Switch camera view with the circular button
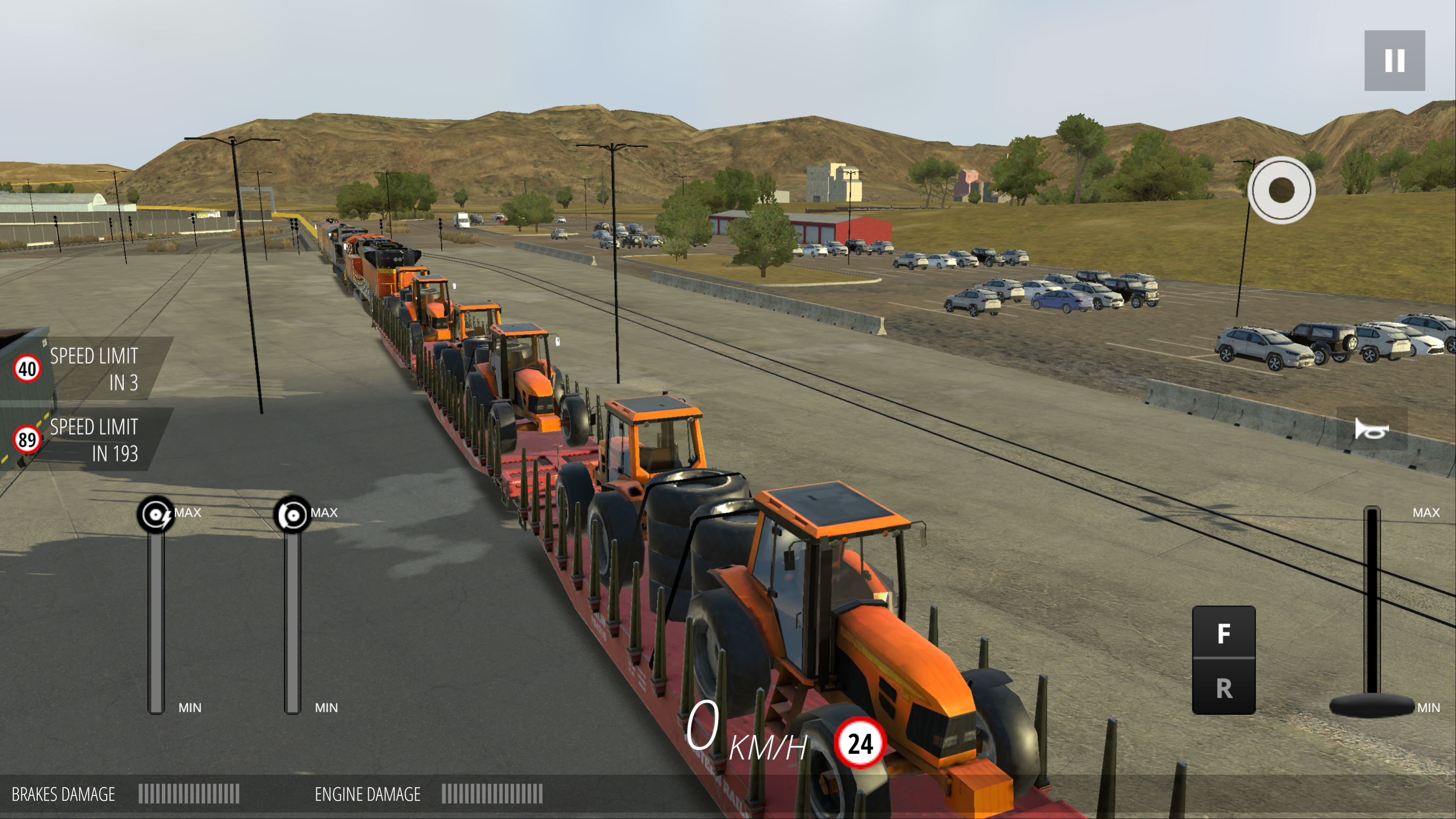Screen dimensions: 1456x819 tap(1281, 190)
